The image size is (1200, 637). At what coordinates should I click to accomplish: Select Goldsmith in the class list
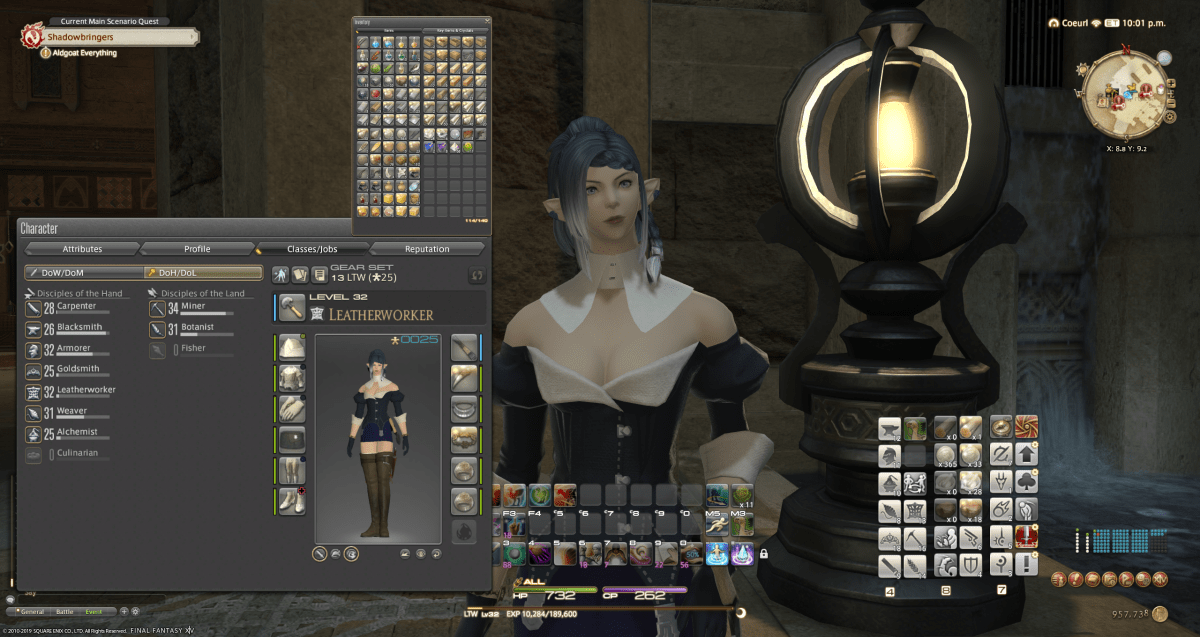(x=76, y=371)
